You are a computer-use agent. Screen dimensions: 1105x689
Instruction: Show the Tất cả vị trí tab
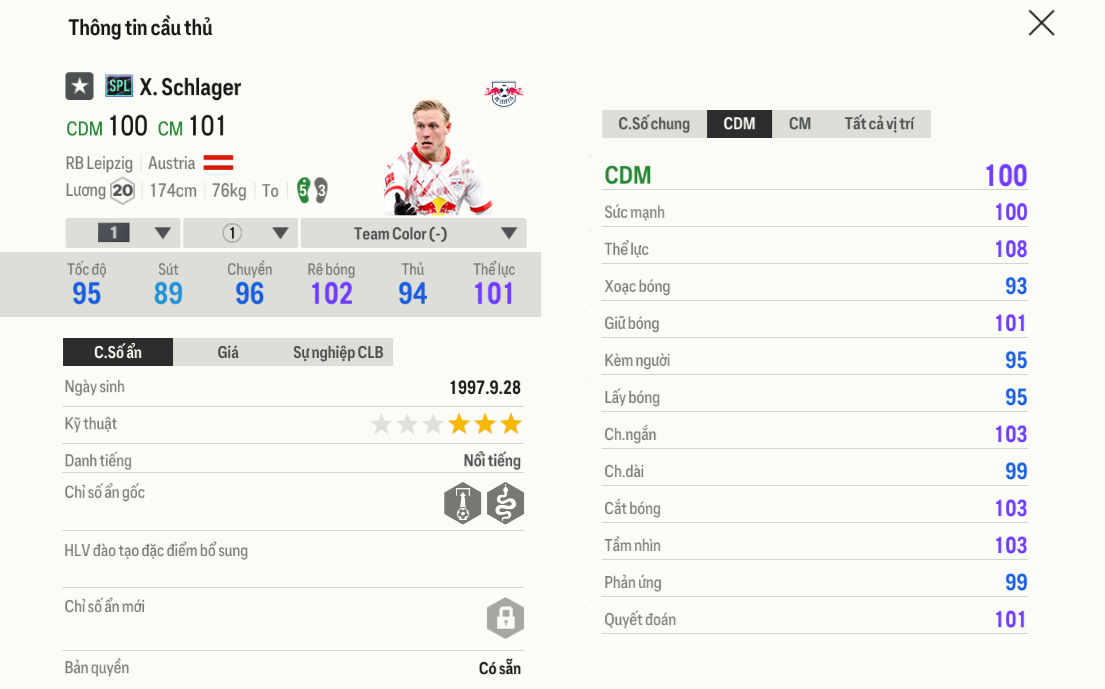879,124
